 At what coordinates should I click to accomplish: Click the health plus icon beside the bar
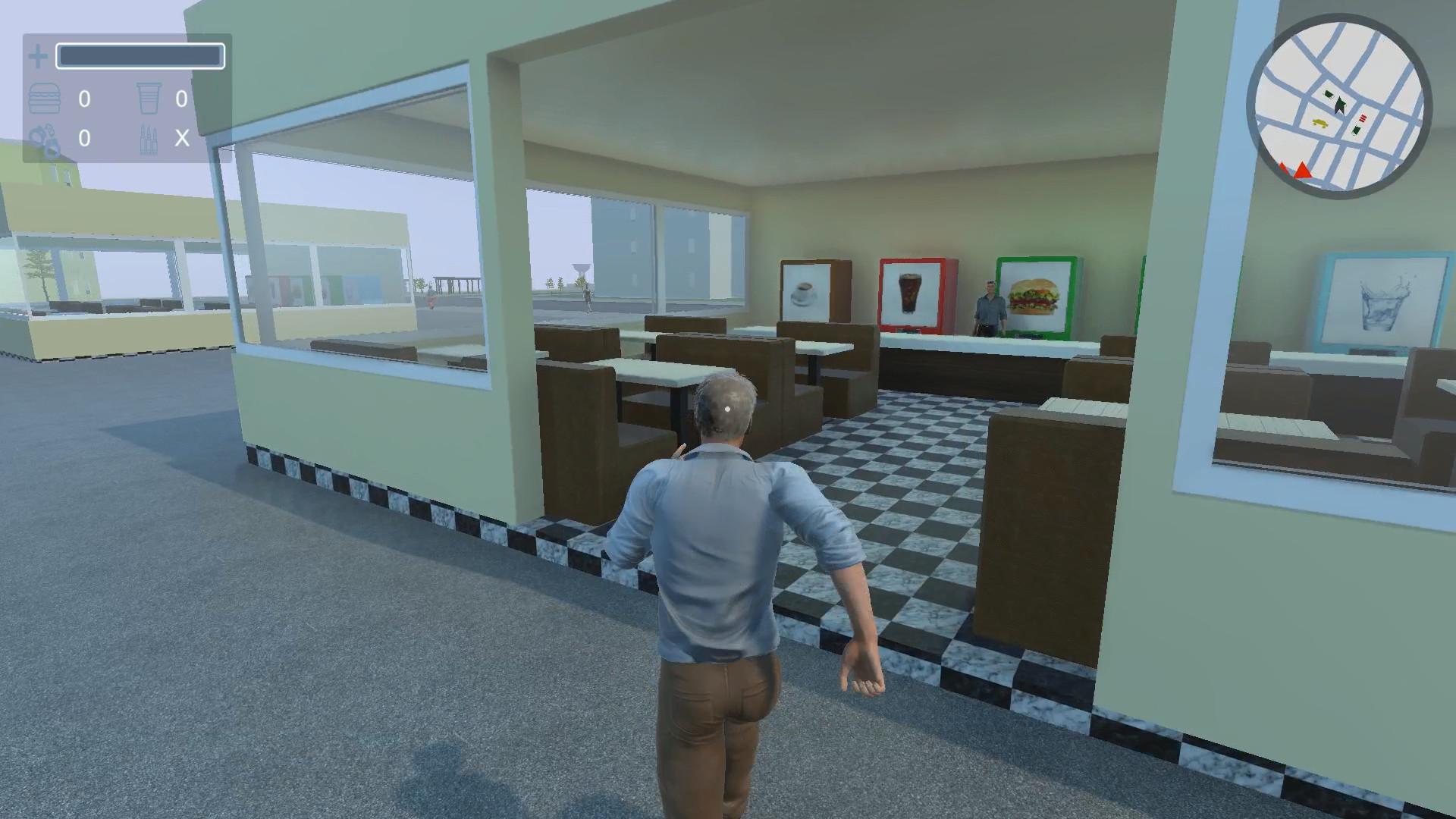[x=38, y=55]
